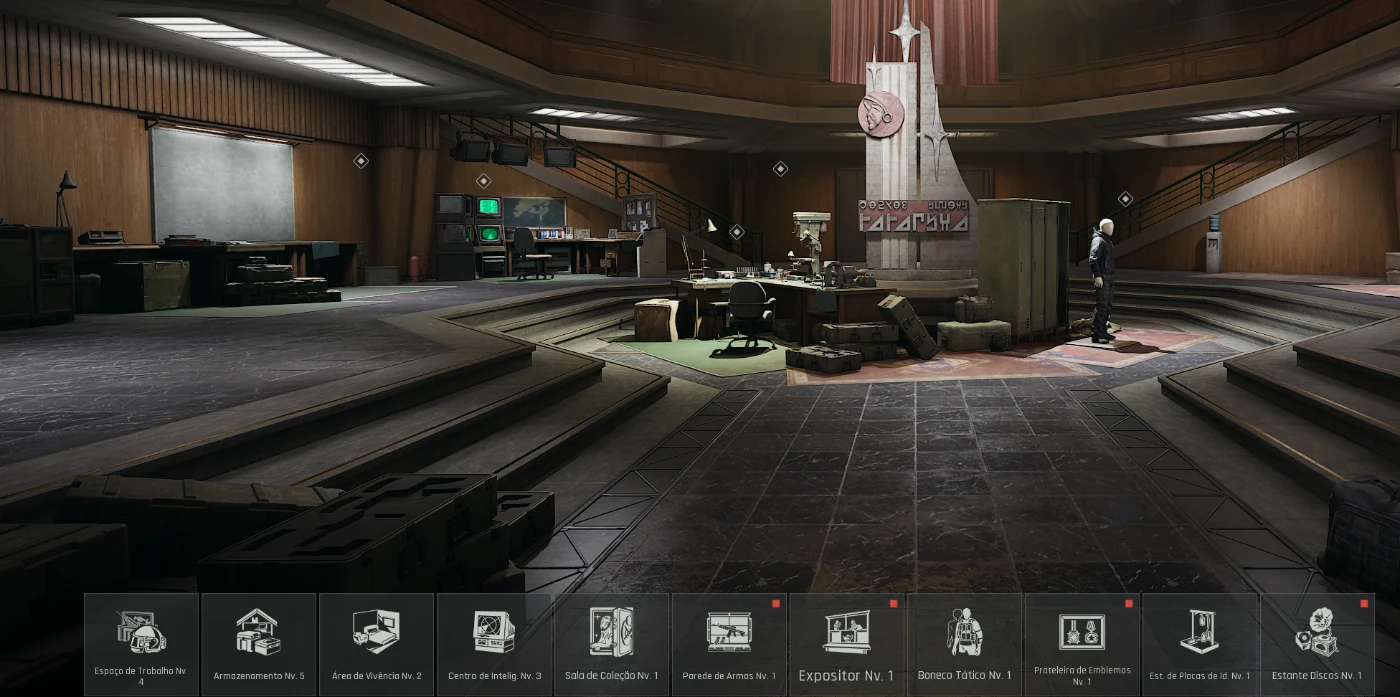Choose Área de Vivência Nv. 2
1400x697 pixels.
coord(376,643)
